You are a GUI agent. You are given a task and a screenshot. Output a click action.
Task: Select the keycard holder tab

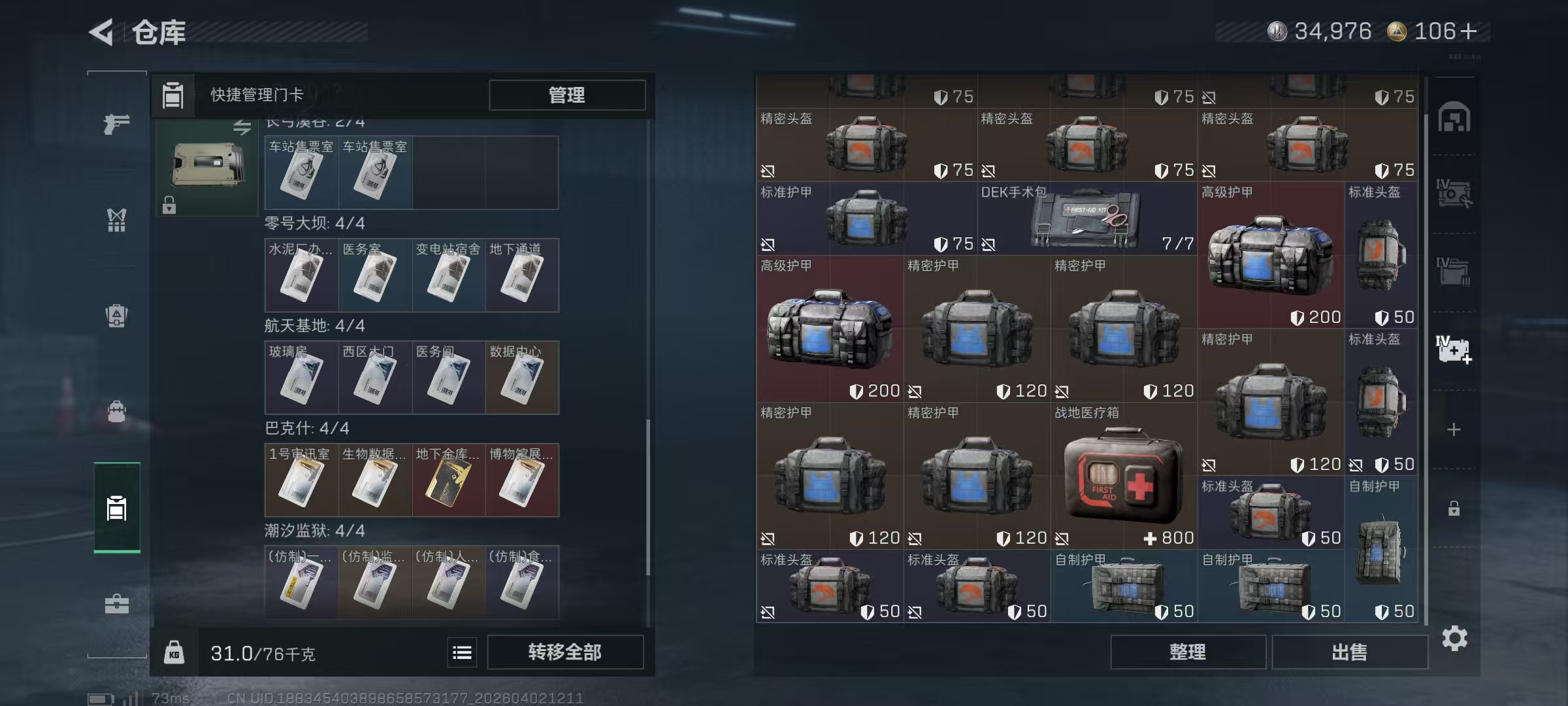point(116,507)
